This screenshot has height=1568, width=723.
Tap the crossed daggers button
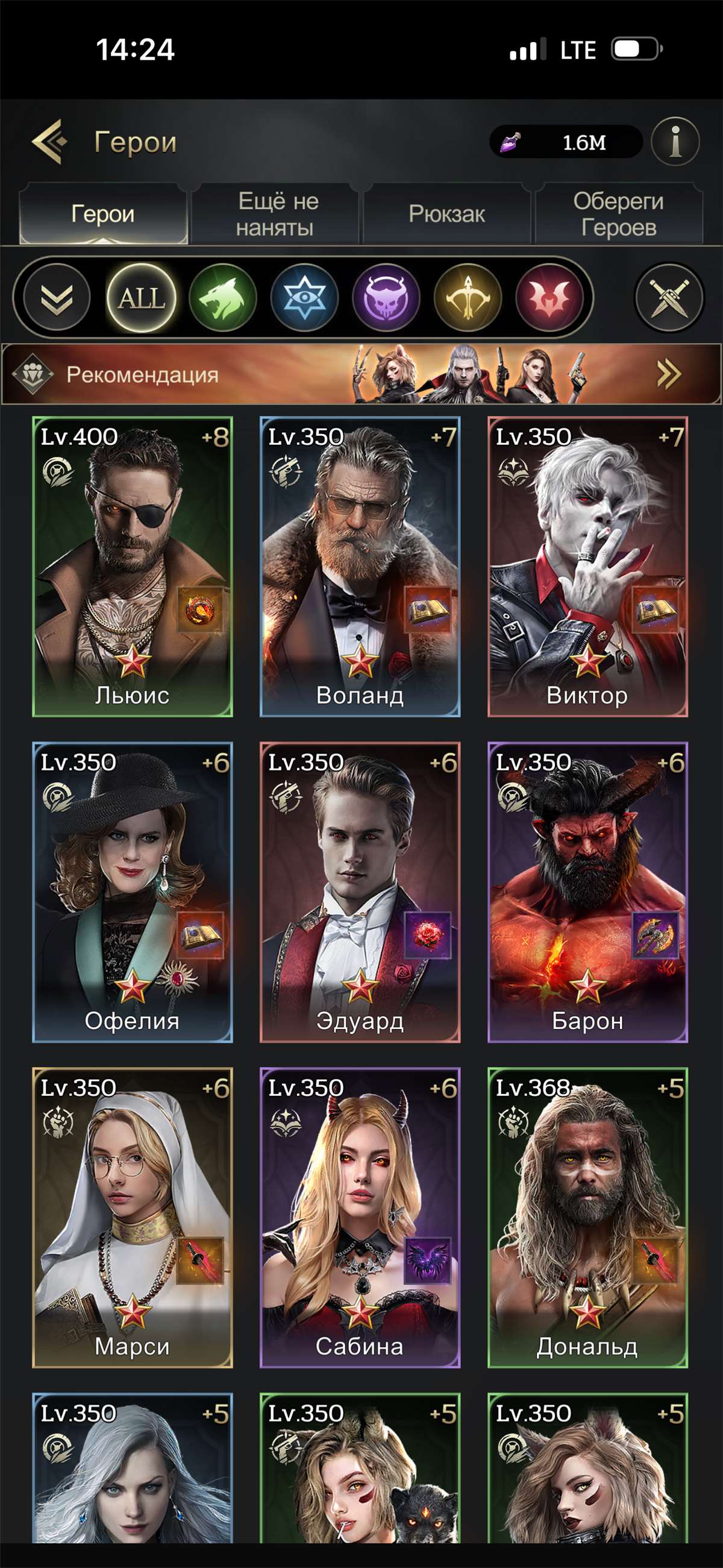click(669, 298)
